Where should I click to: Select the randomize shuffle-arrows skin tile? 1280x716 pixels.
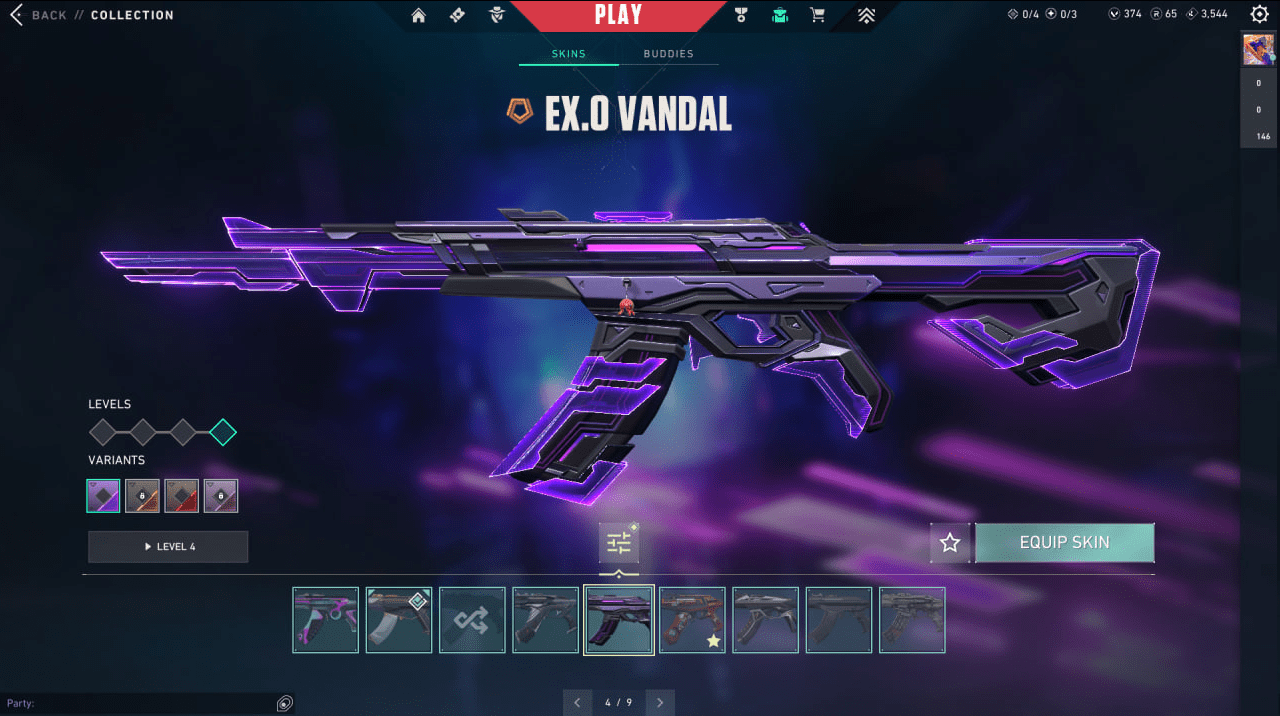point(472,620)
